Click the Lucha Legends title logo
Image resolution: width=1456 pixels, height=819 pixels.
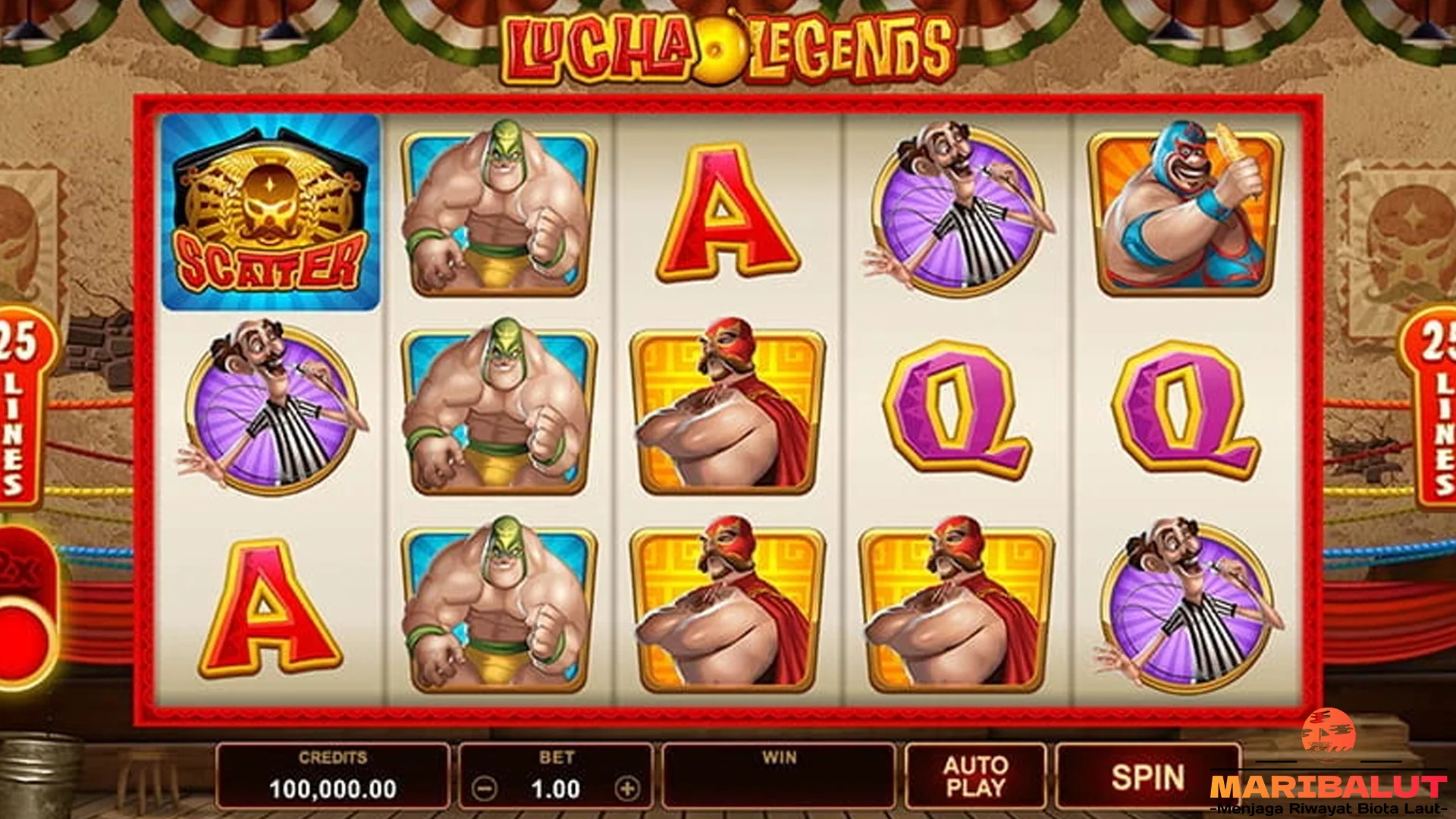(728, 45)
